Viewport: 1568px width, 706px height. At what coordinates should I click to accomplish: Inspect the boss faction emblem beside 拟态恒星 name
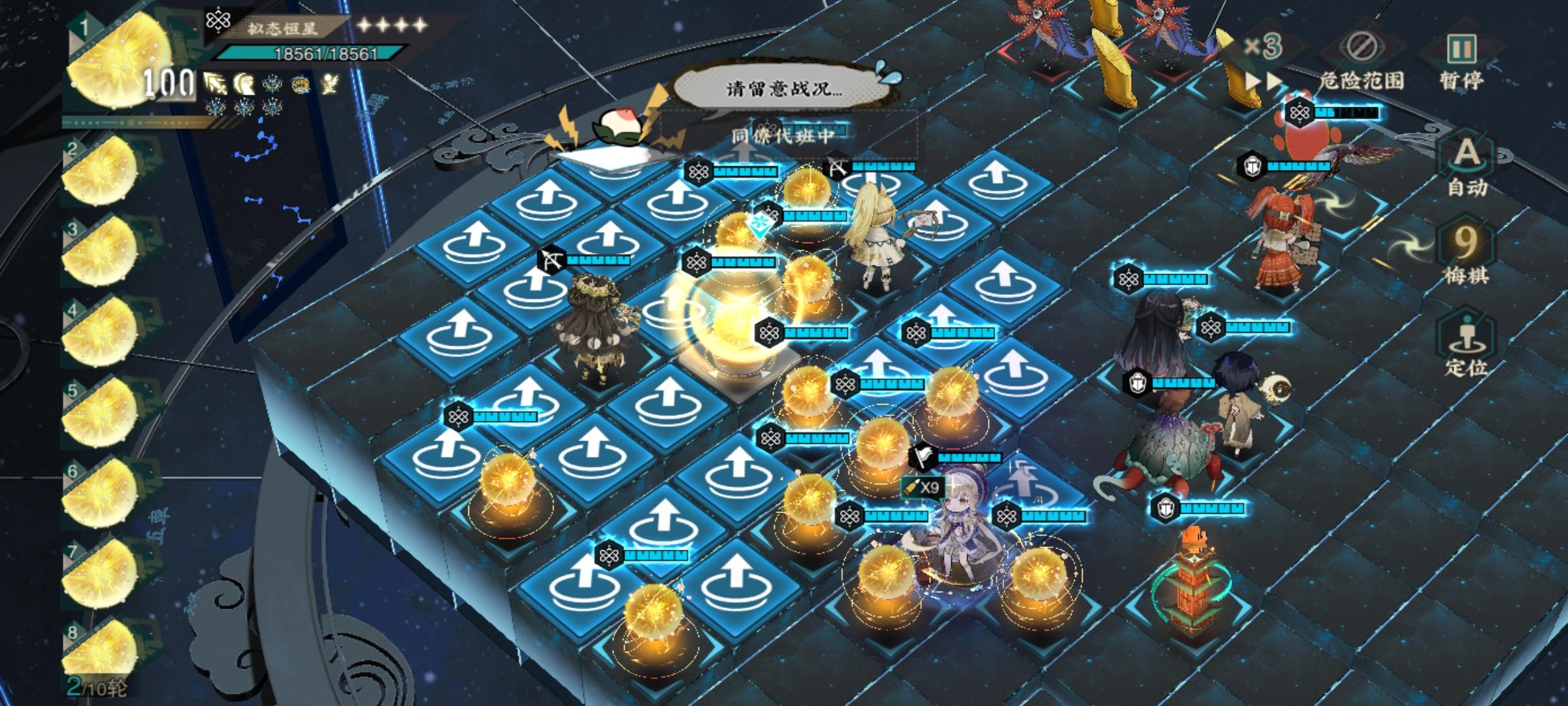coord(220,21)
